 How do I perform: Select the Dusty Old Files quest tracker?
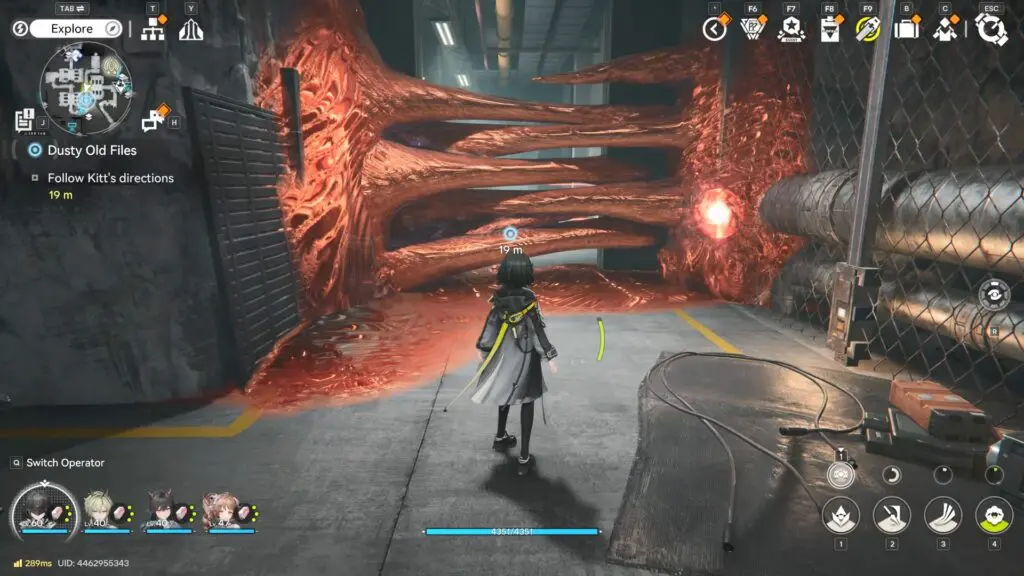tap(91, 150)
